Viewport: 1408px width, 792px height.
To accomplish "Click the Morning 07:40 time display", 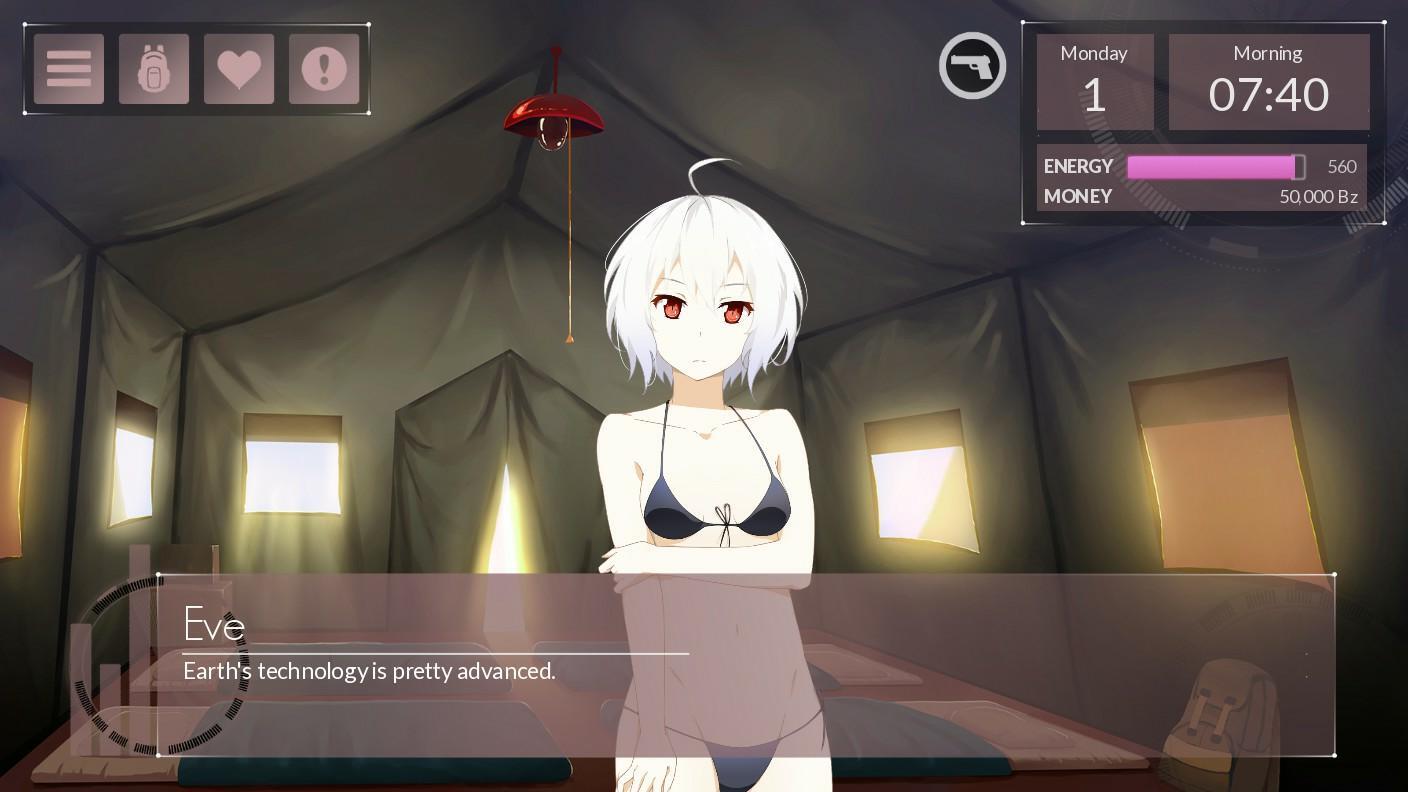I will [1268, 80].
